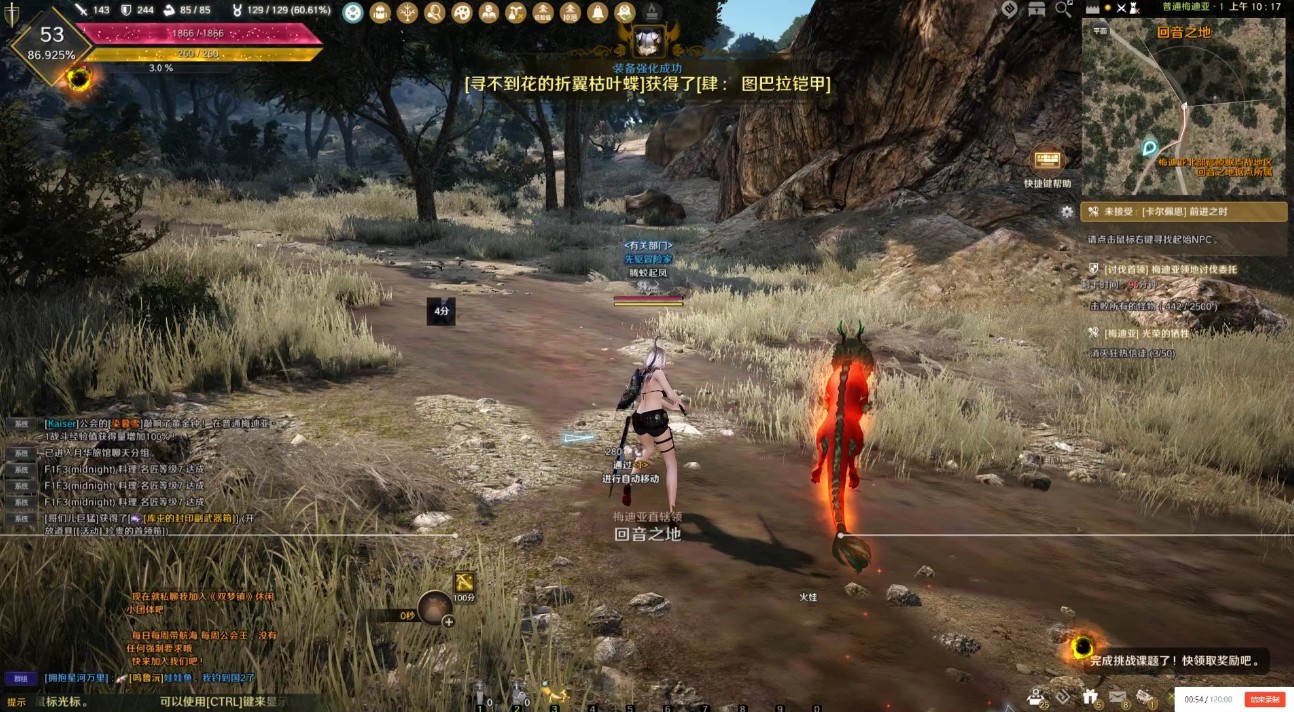The image size is (1294, 712).
Task: Click the pickaxe item slot labeled 100分
Action: click(464, 582)
